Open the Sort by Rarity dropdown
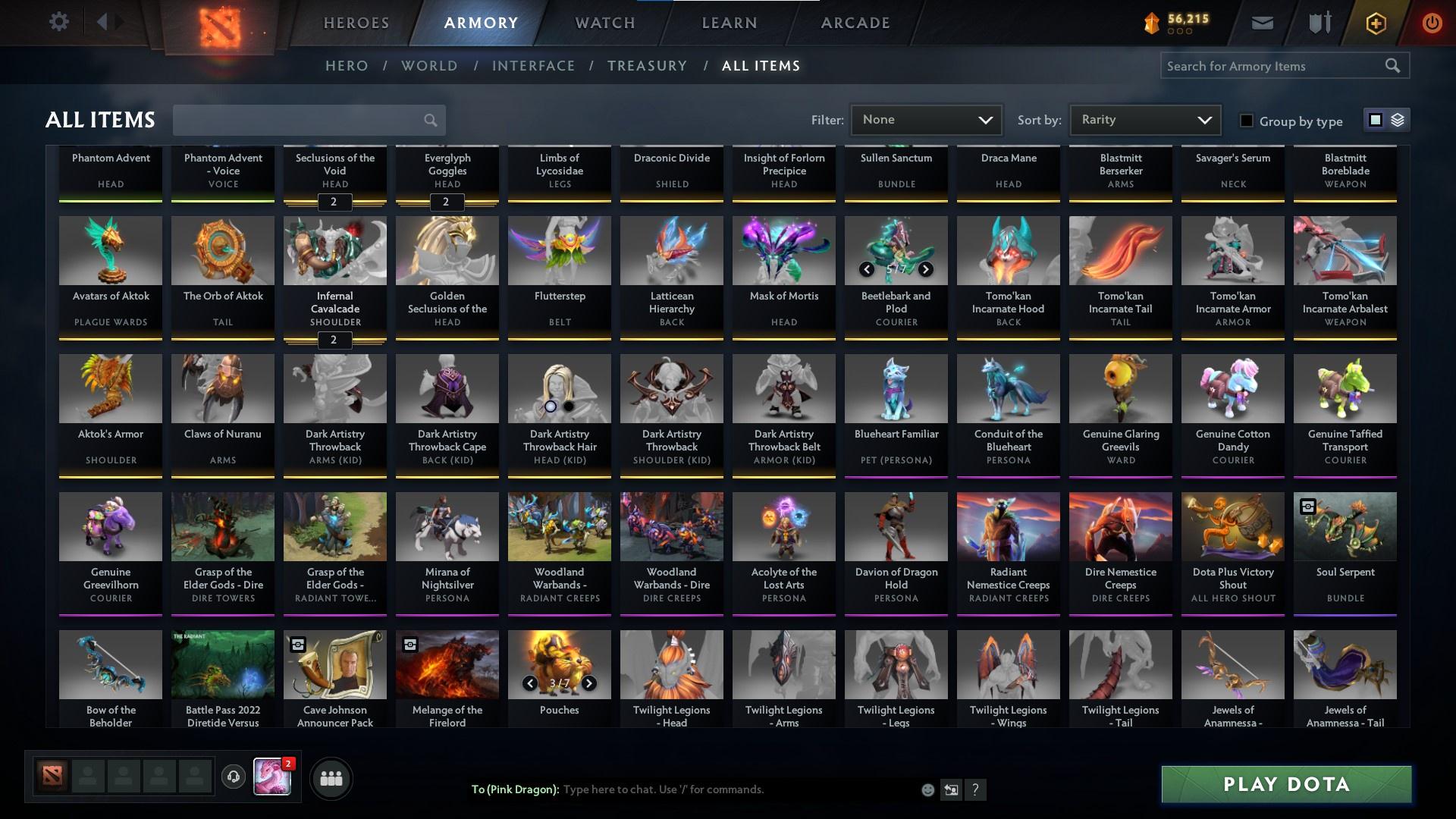Viewport: 1456px width, 819px height. [1144, 119]
